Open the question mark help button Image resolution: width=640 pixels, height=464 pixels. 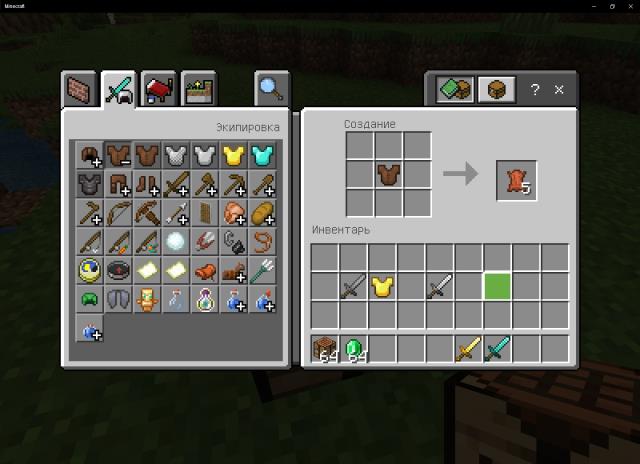535,90
